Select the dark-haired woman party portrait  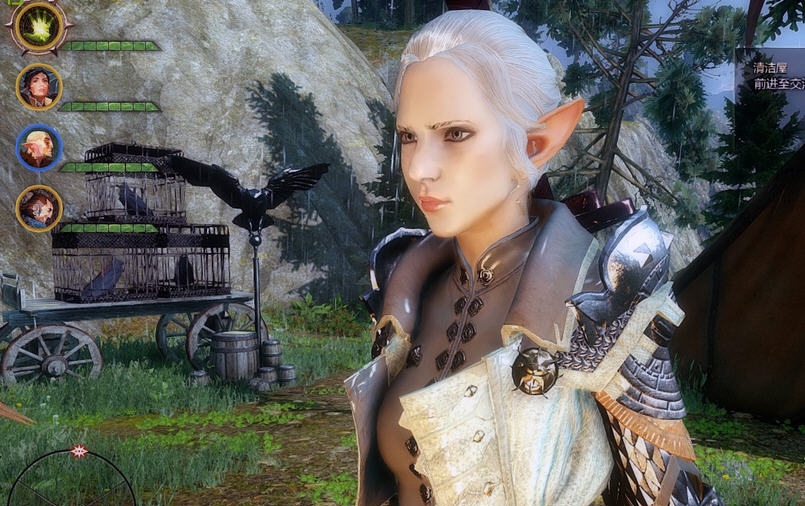[39, 87]
